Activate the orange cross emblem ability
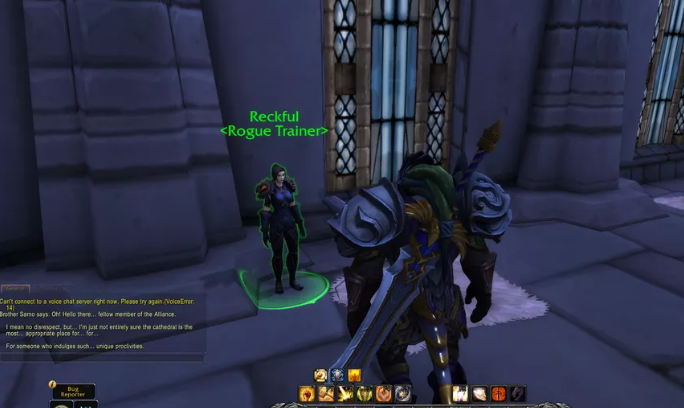This screenshot has width=684, height=408. (499, 394)
